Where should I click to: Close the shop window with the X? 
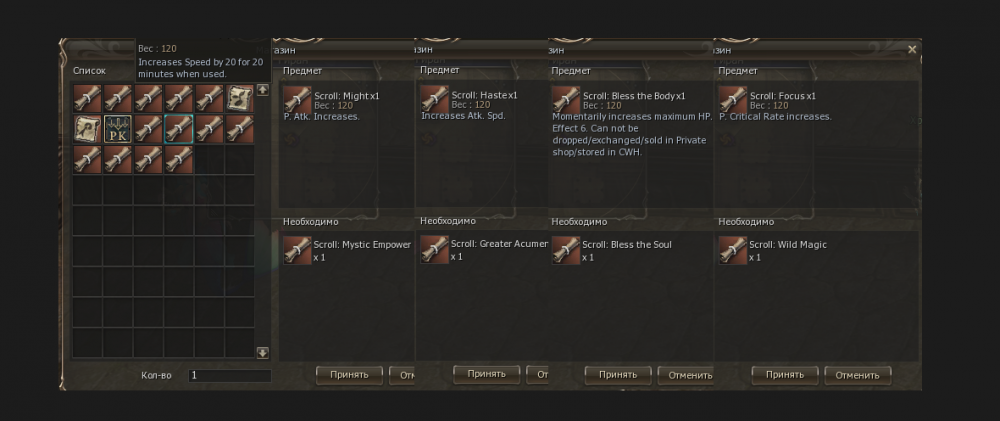tap(912, 49)
